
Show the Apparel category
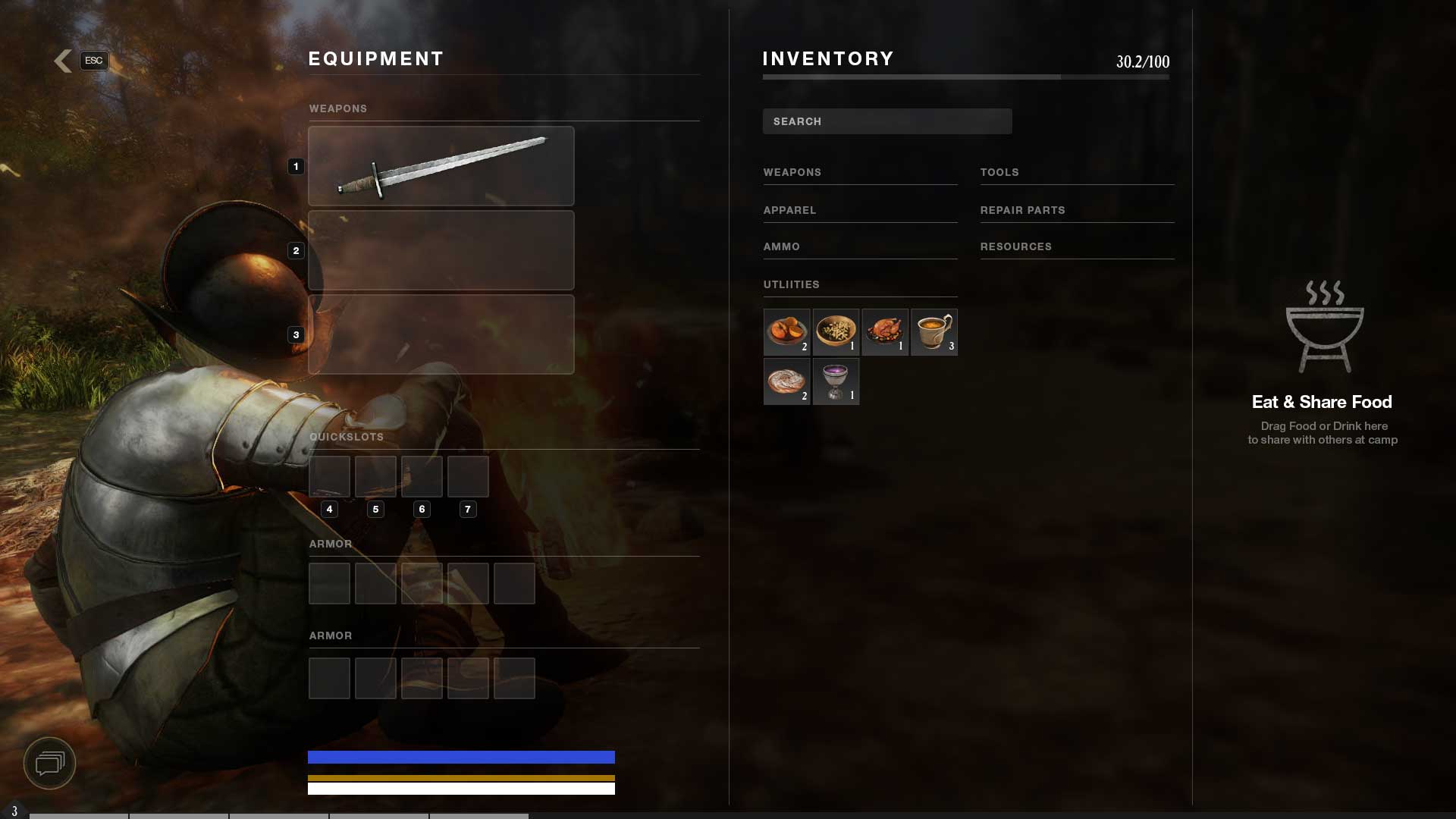[789, 211]
